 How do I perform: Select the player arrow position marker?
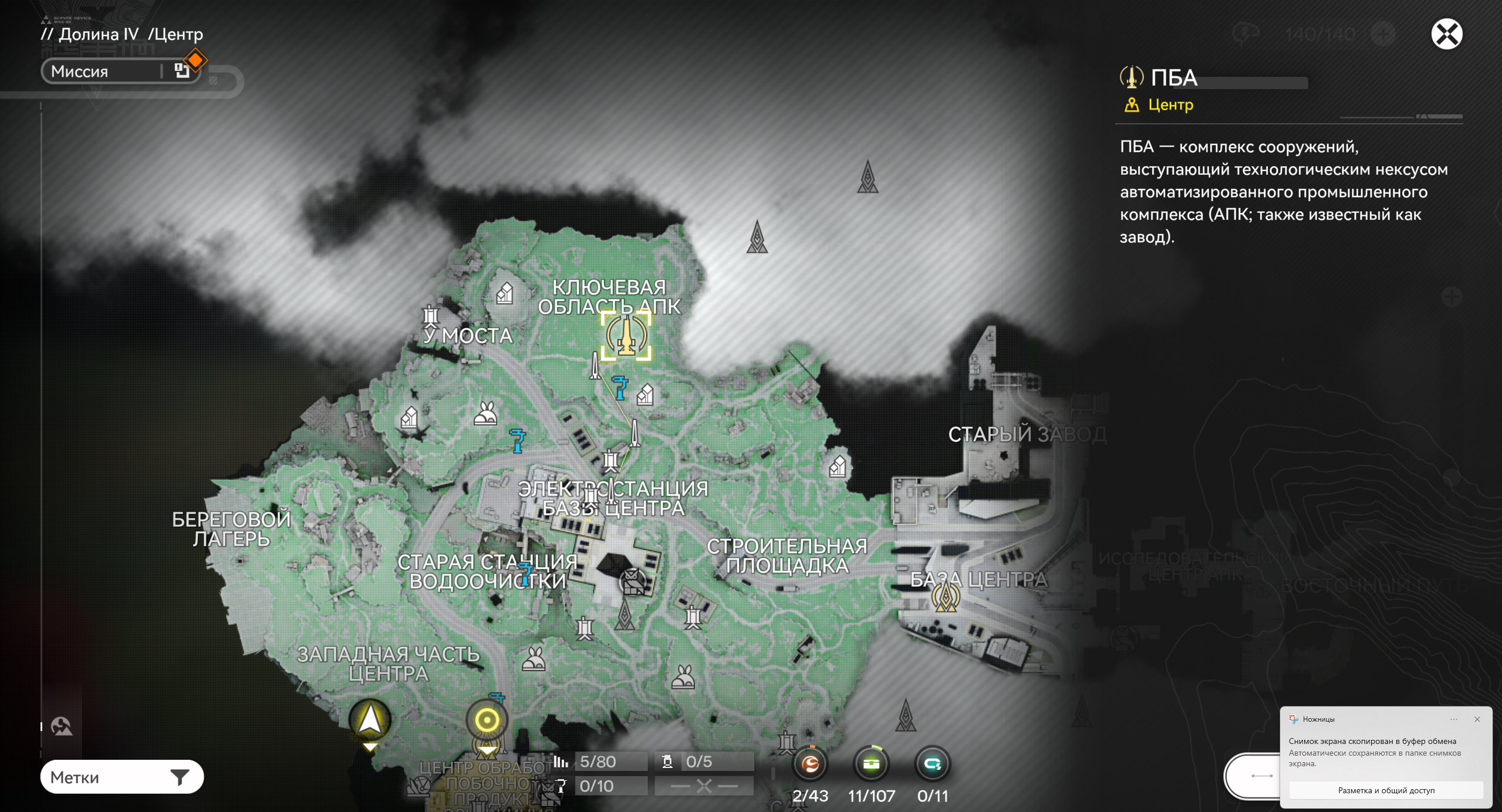coord(370,719)
